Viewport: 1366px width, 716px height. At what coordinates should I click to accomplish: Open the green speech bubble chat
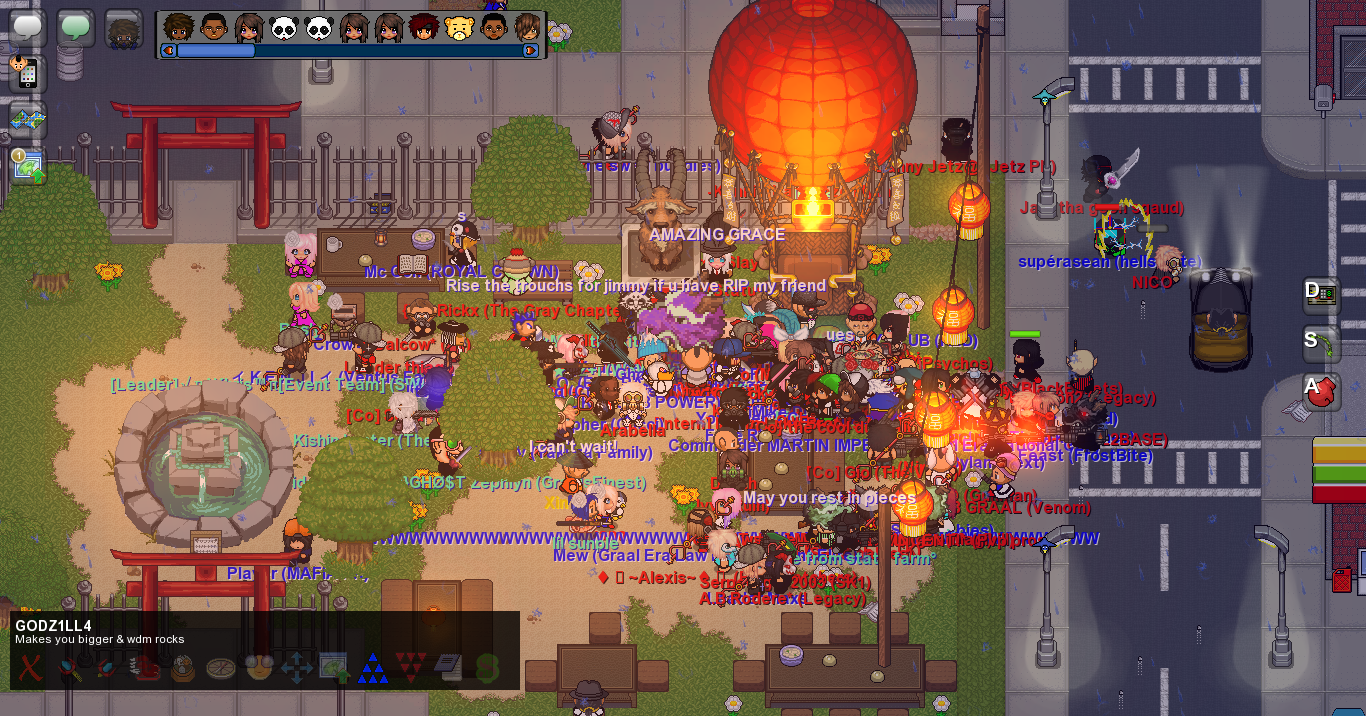click(76, 27)
